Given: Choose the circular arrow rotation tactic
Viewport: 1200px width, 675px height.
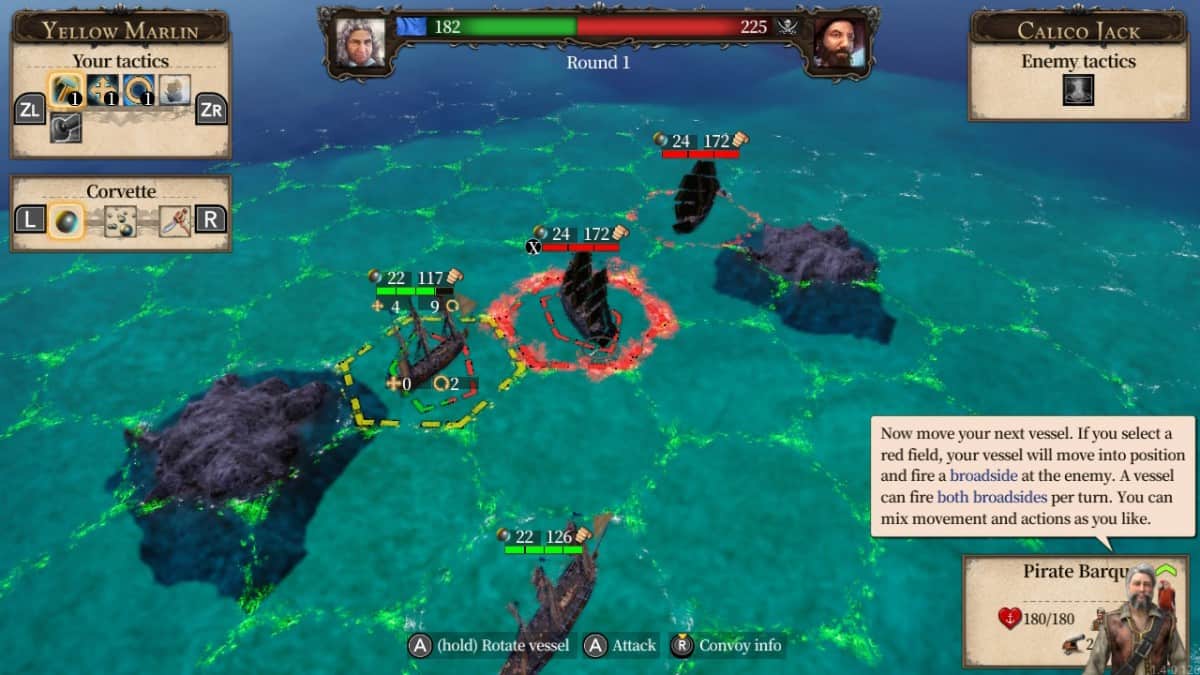Looking at the screenshot, I should point(138,90).
